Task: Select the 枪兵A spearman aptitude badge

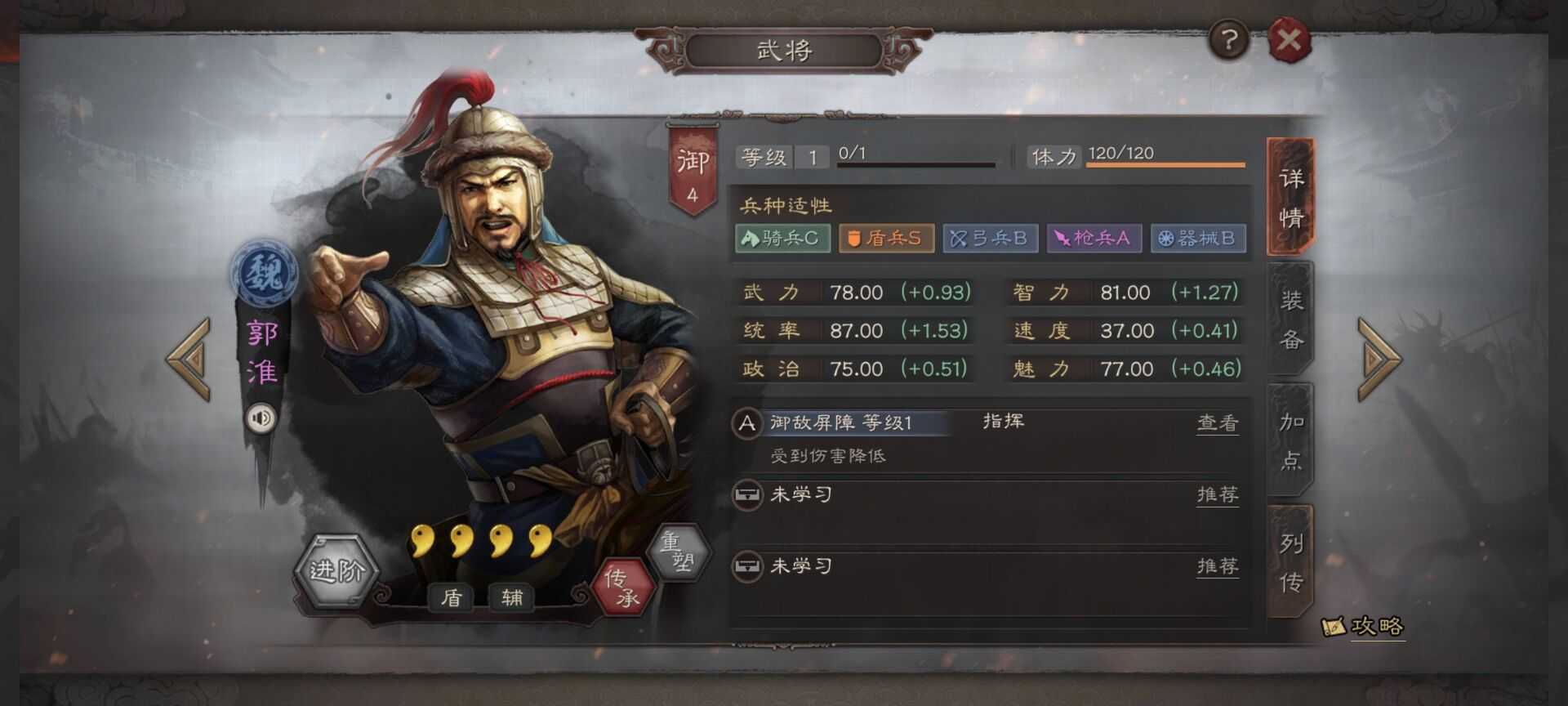Action: pyautogui.click(x=1094, y=239)
